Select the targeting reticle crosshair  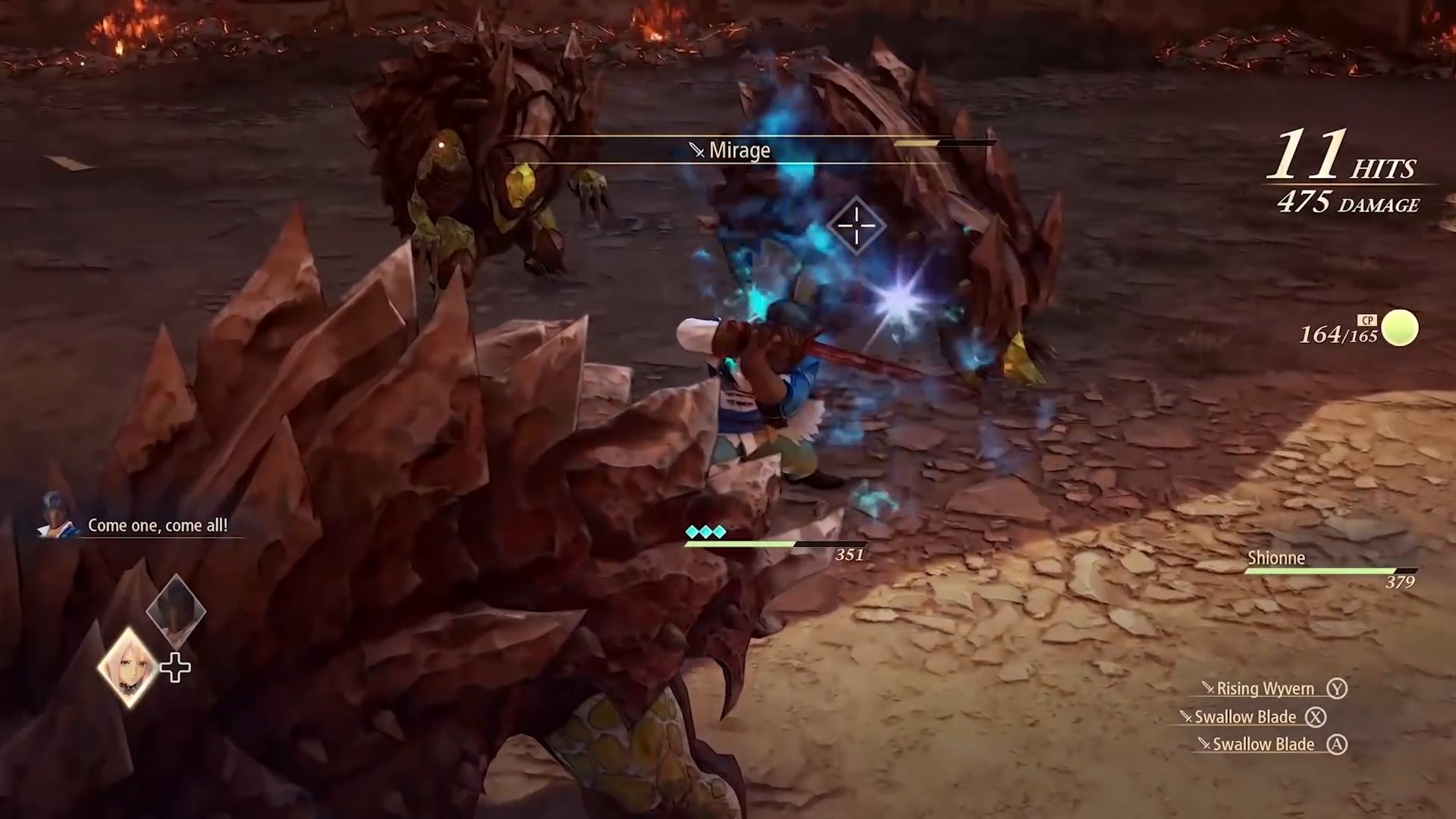855,225
